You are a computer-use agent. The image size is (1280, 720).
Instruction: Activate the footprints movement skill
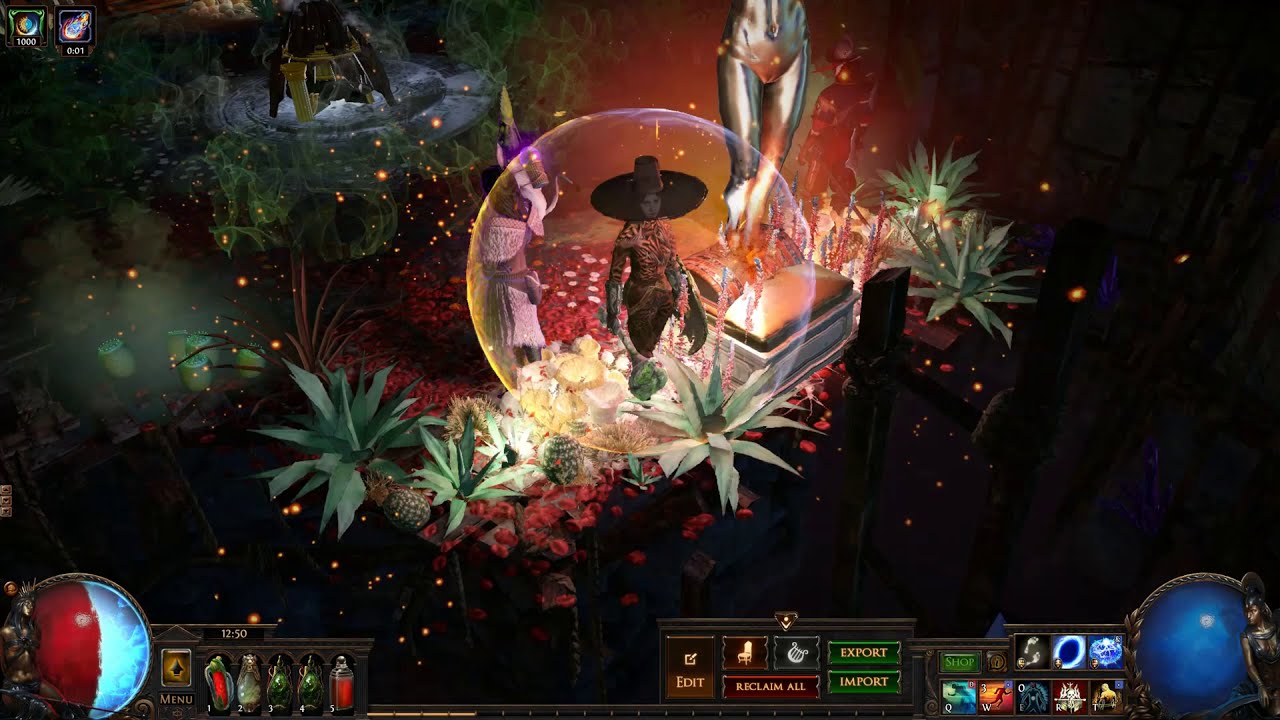click(x=1032, y=652)
